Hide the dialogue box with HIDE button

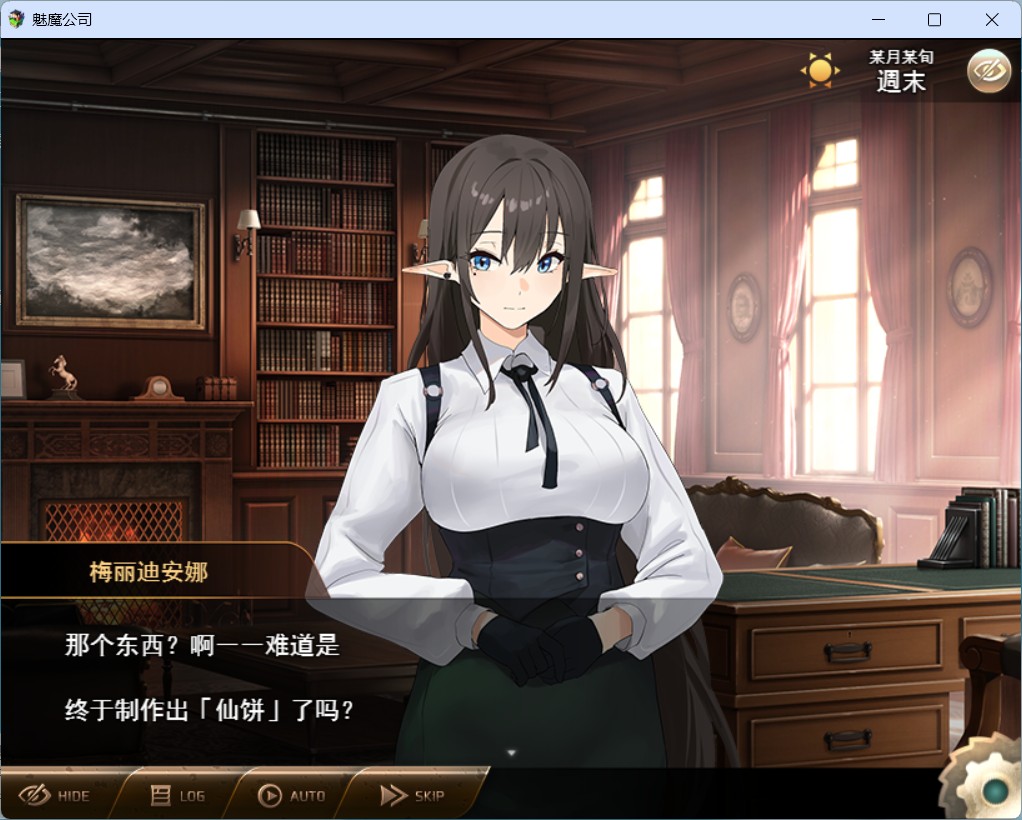click(56, 796)
